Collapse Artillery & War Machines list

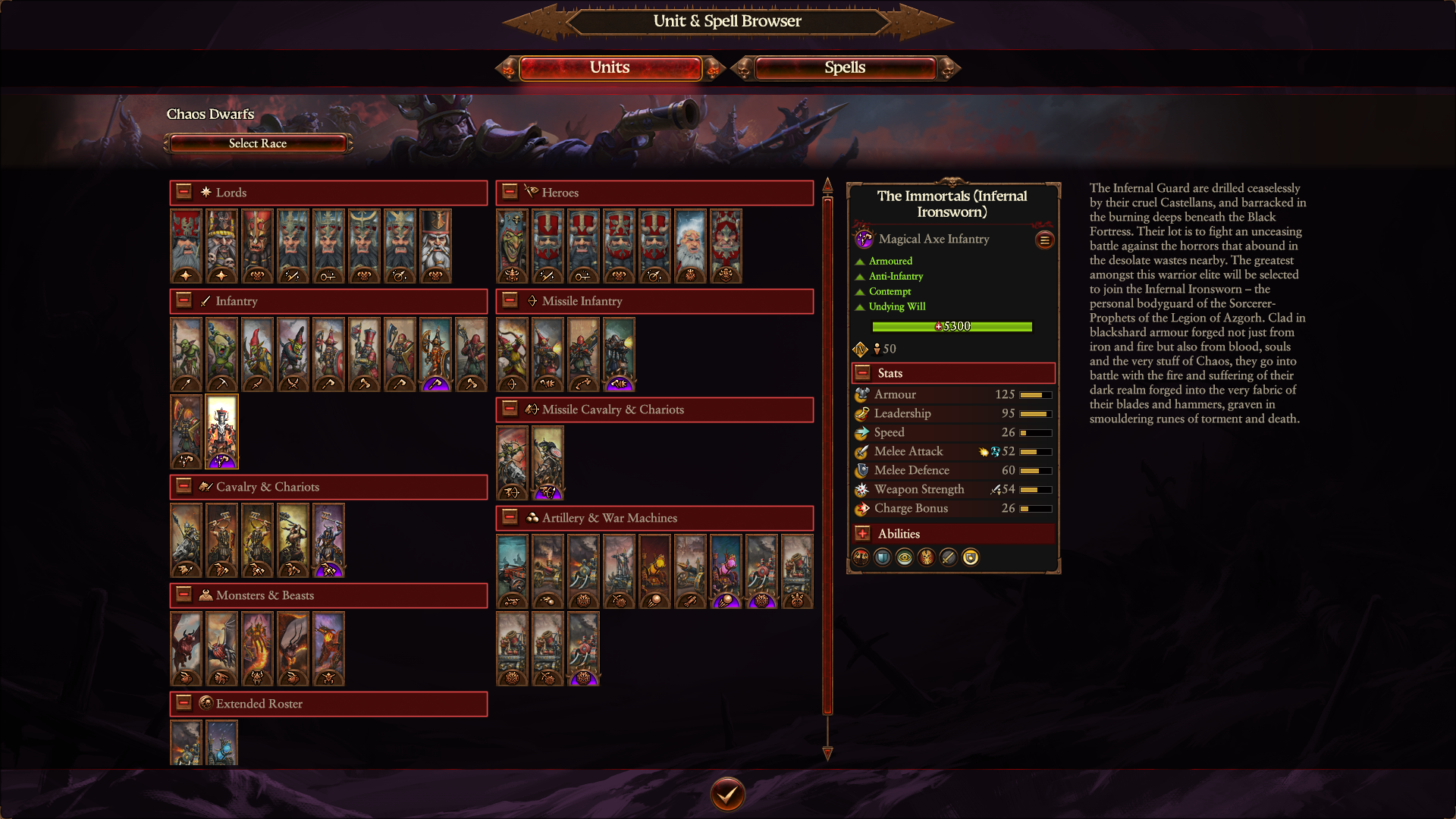510,517
